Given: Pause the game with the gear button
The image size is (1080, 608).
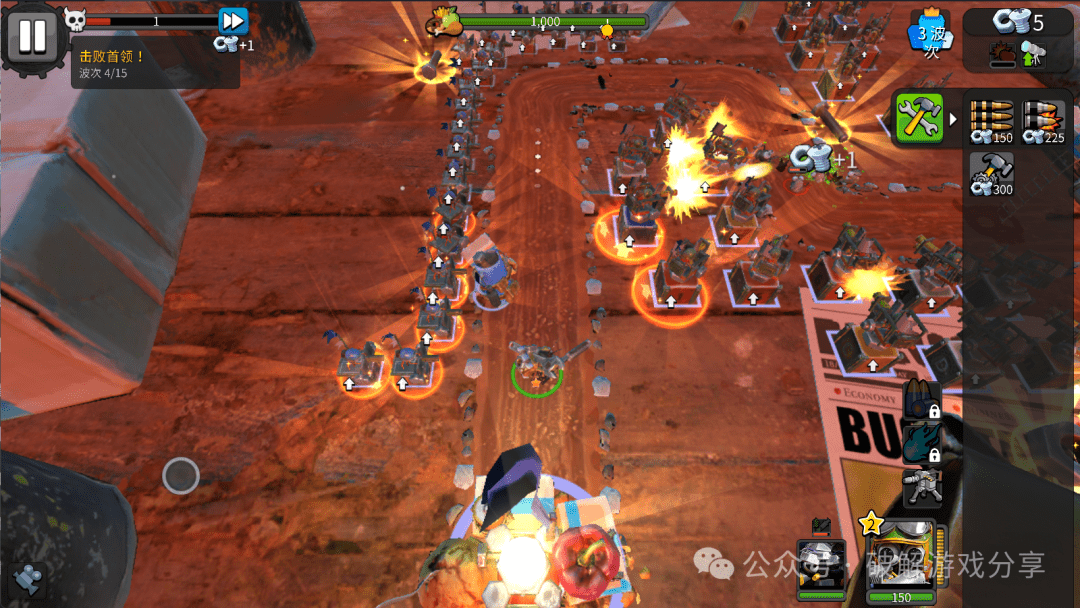Looking at the screenshot, I should pyautogui.click(x=32, y=36).
